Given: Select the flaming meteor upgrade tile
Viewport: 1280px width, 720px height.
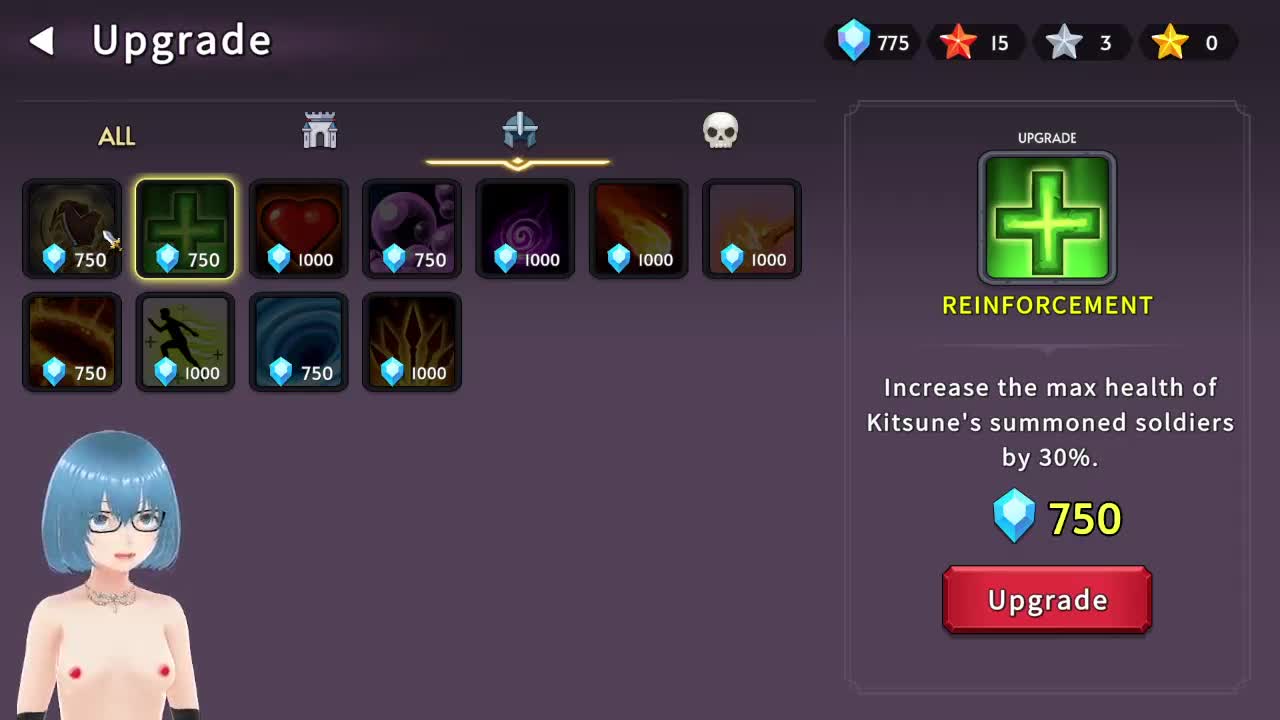Looking at the screenshot, I should (639, 229).
